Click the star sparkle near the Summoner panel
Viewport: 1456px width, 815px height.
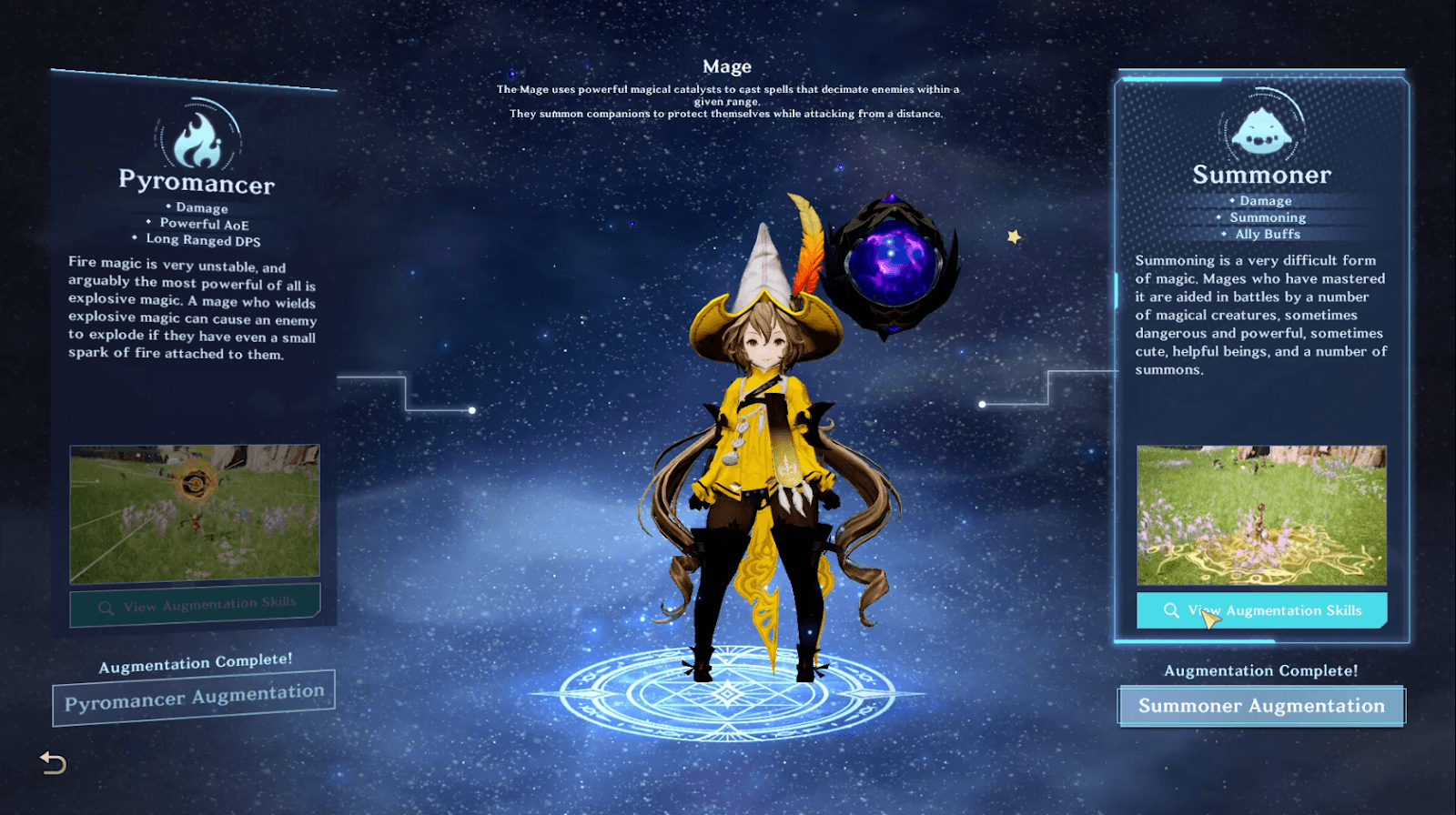(x=1015, y=236)
